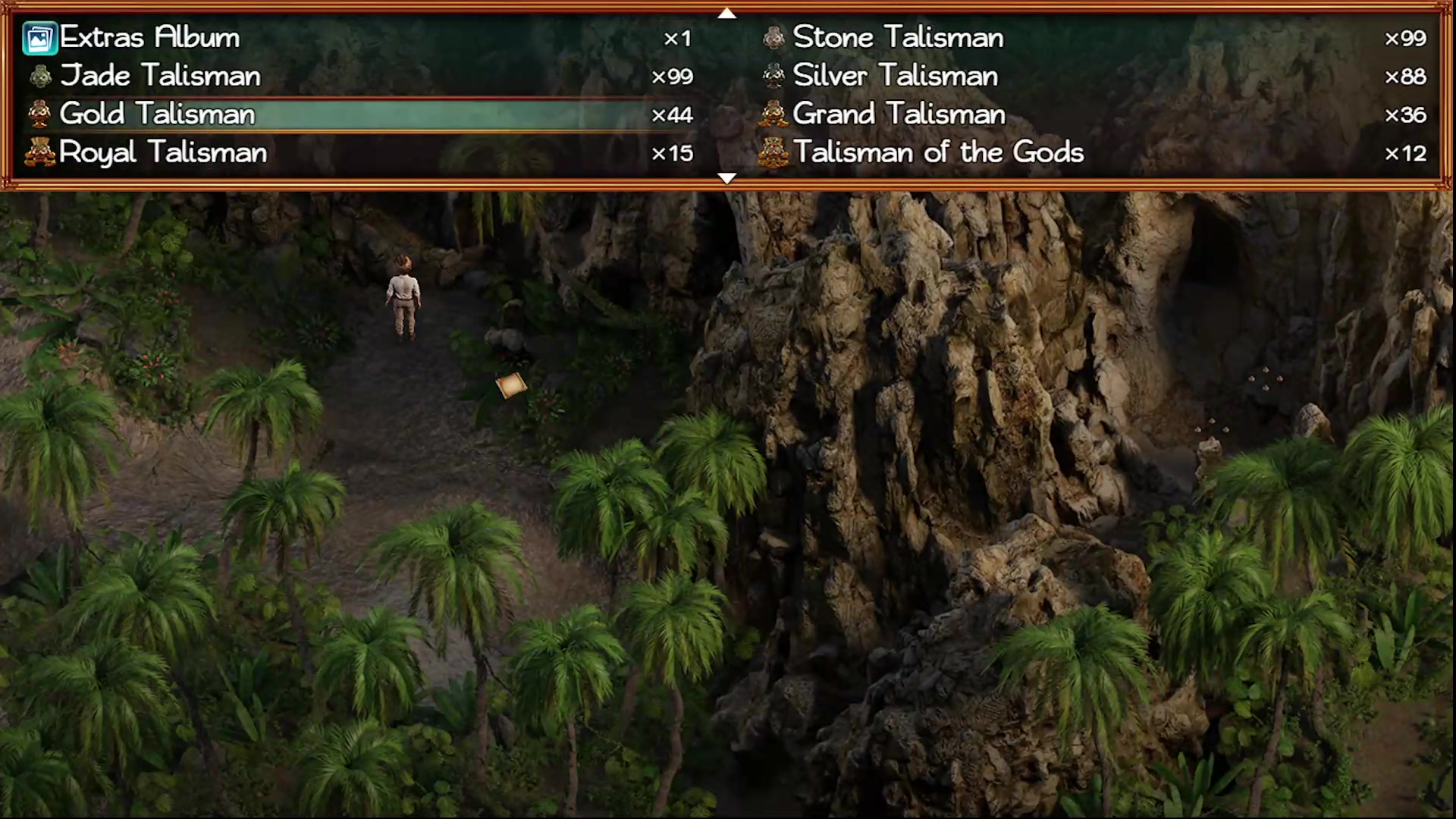The width and height of the screenshot is (1456, 819).
Task: Pick Talisman of the Gods
Action: [938, 152]
